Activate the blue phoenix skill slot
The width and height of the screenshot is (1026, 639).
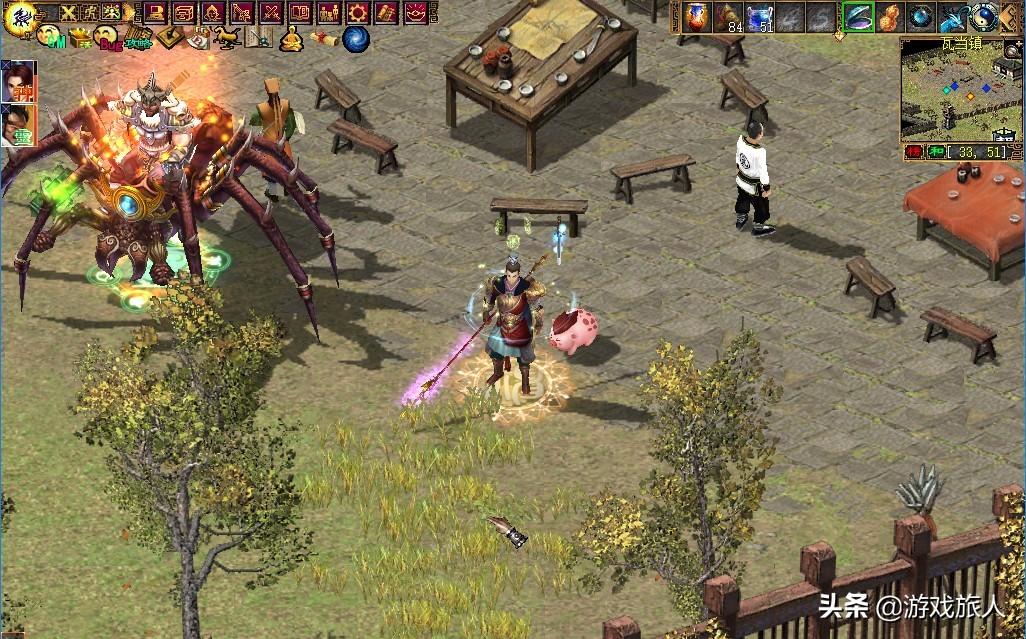[953, 17]
